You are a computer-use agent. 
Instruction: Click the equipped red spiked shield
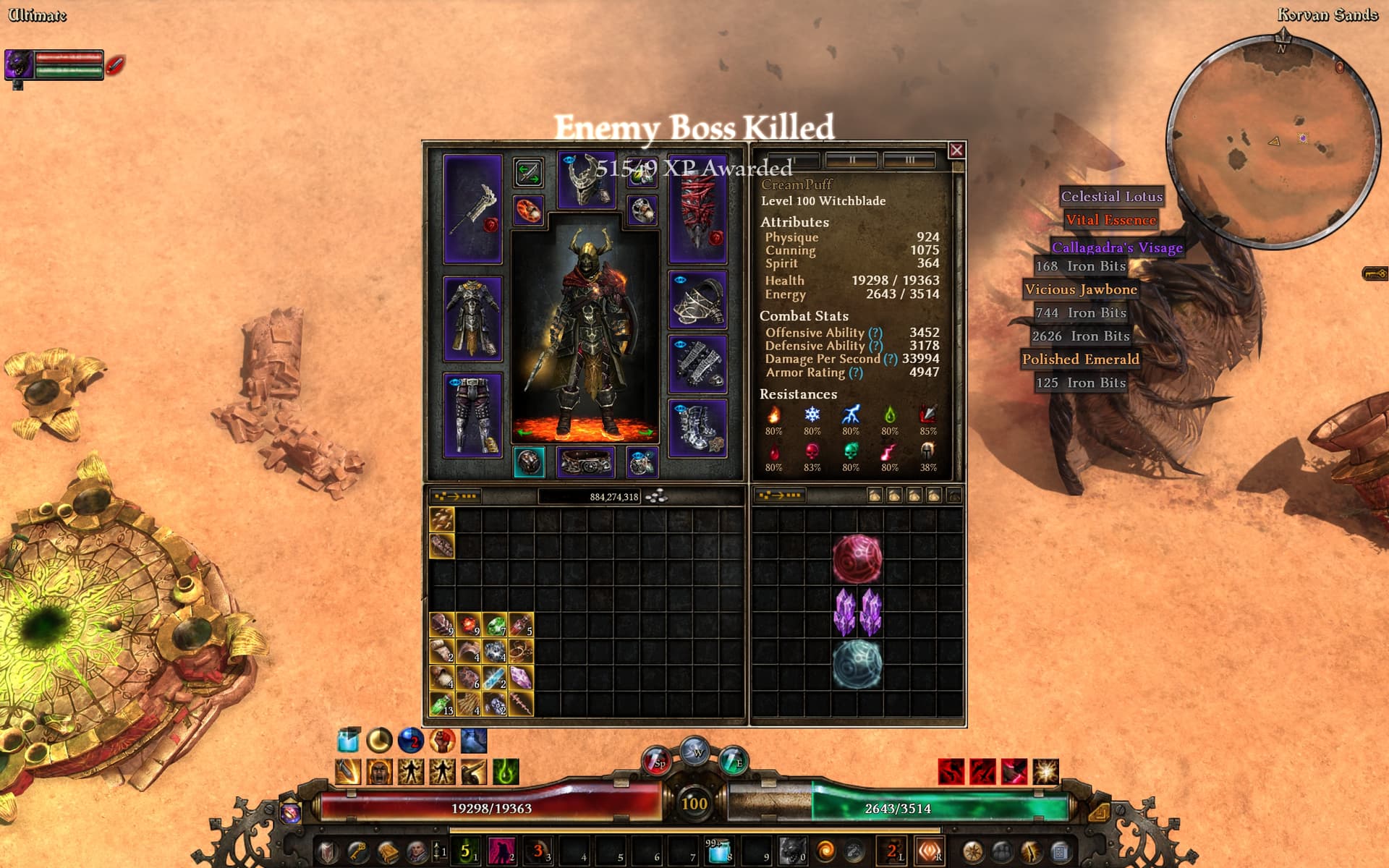click(697, 208)
